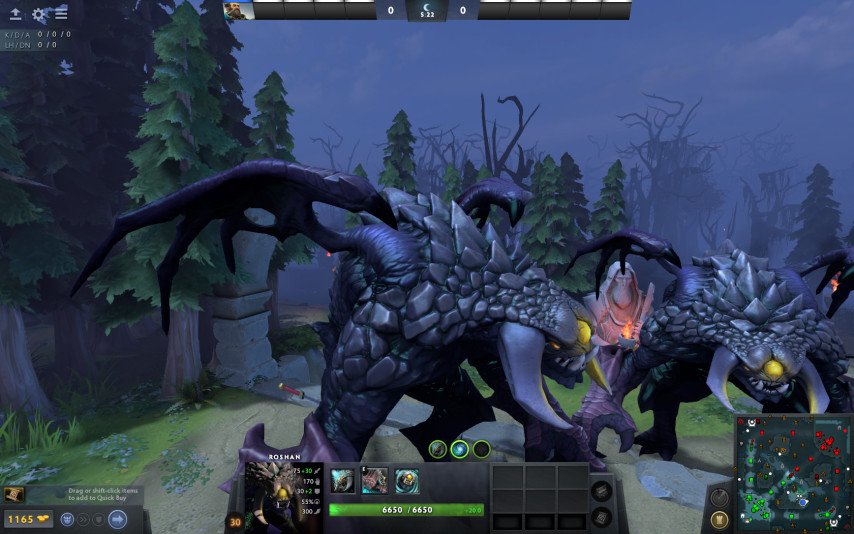The width and height of the screenshot is (854, 534).
Task: Click the upward arrow dashboard button
Action: click(15, 14)
